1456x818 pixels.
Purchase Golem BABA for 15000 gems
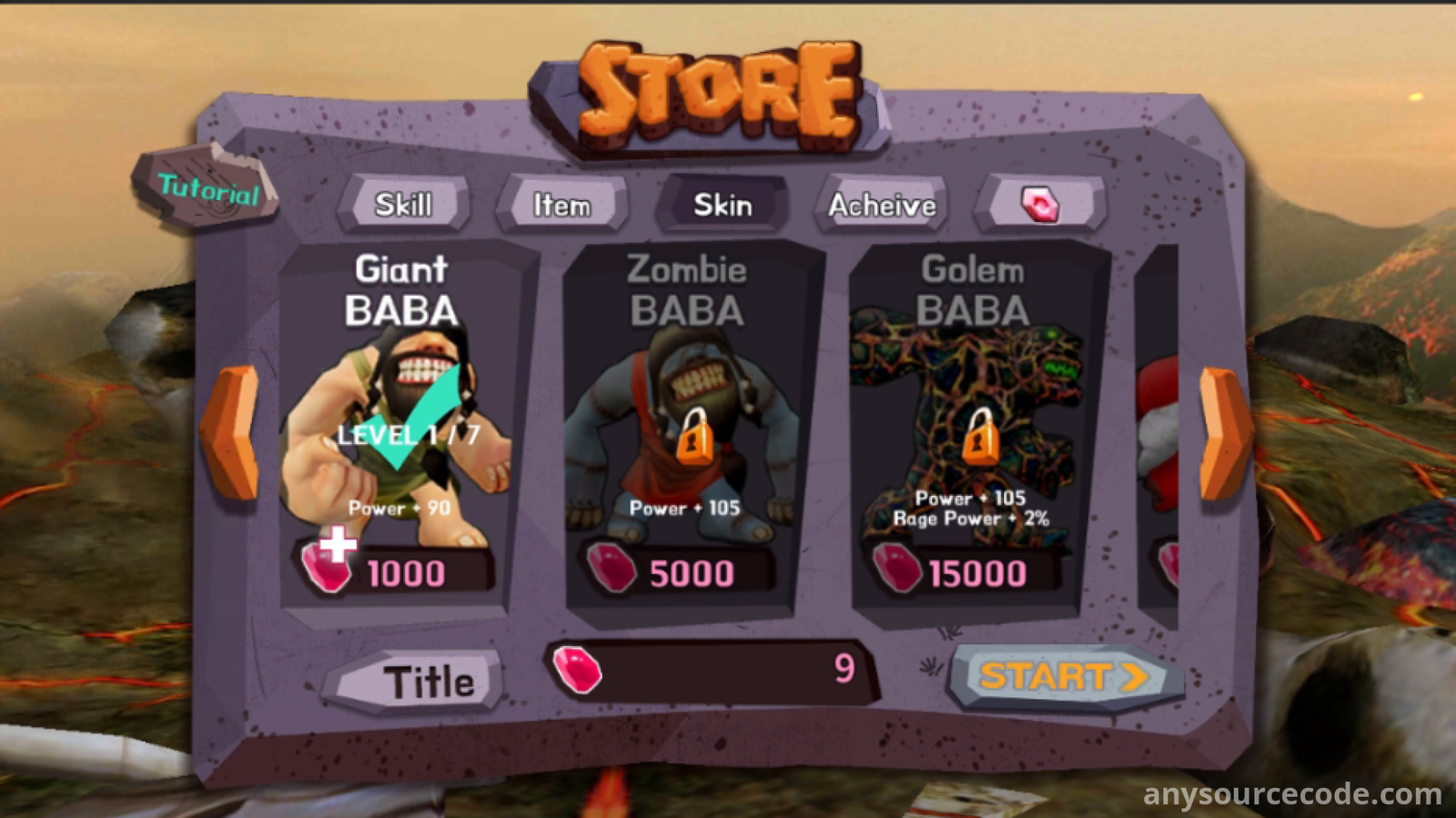966,572
